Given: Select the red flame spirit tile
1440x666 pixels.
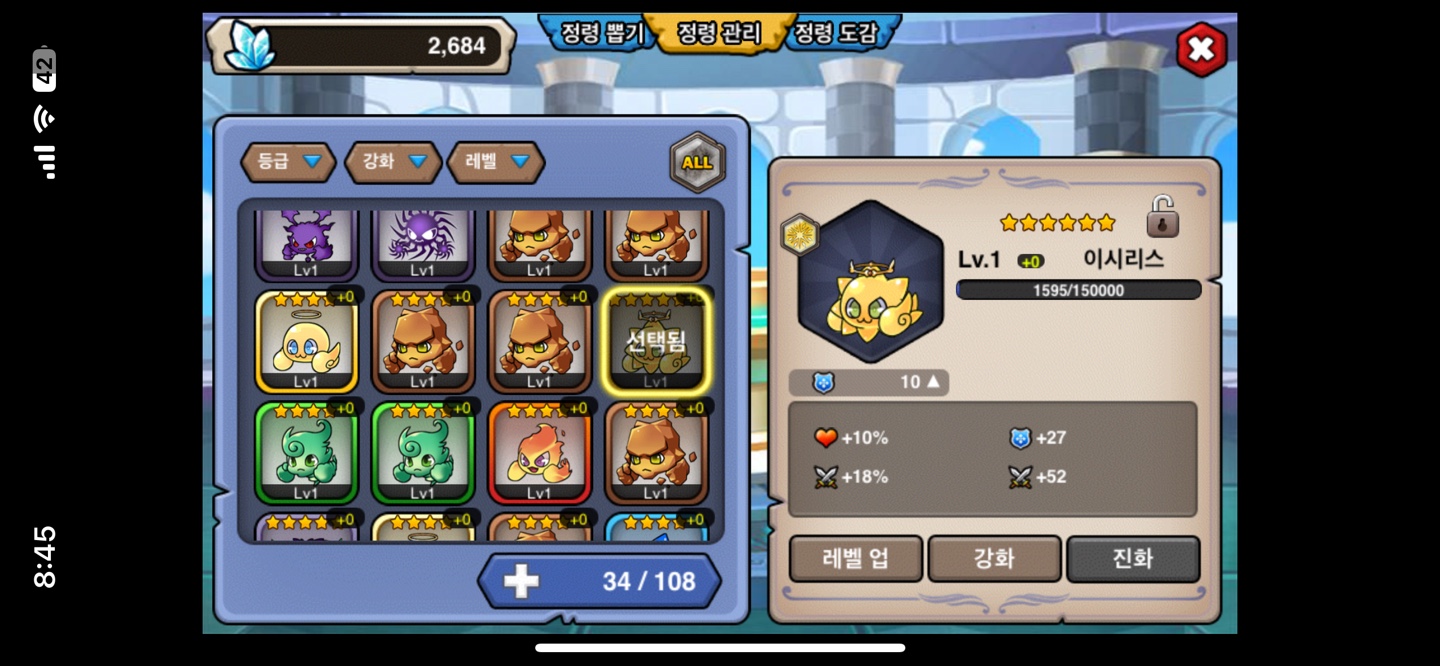Looking at the screenshot, I should pos(539,452).
